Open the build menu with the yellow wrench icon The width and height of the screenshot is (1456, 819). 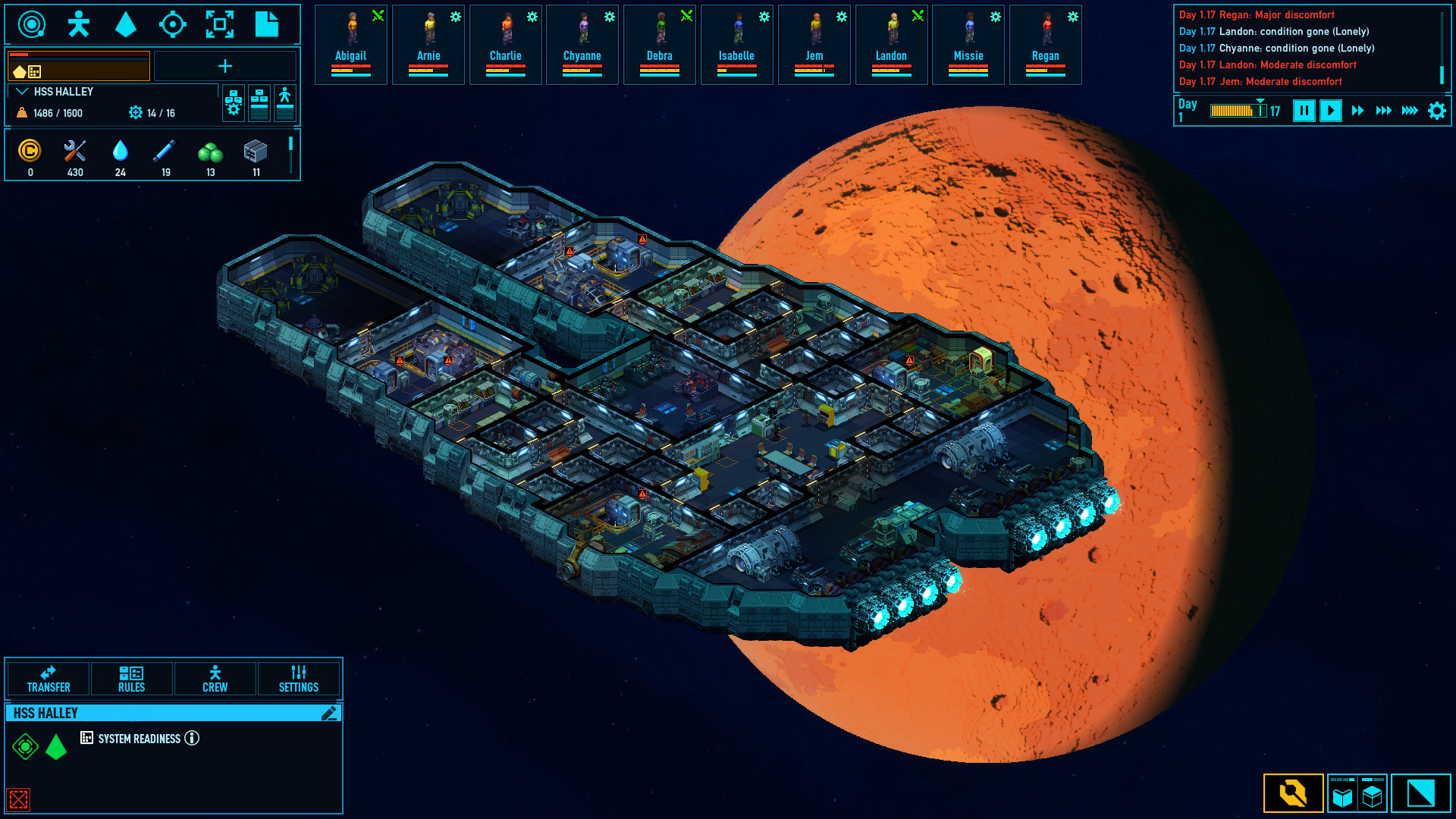pos(1293,793)
